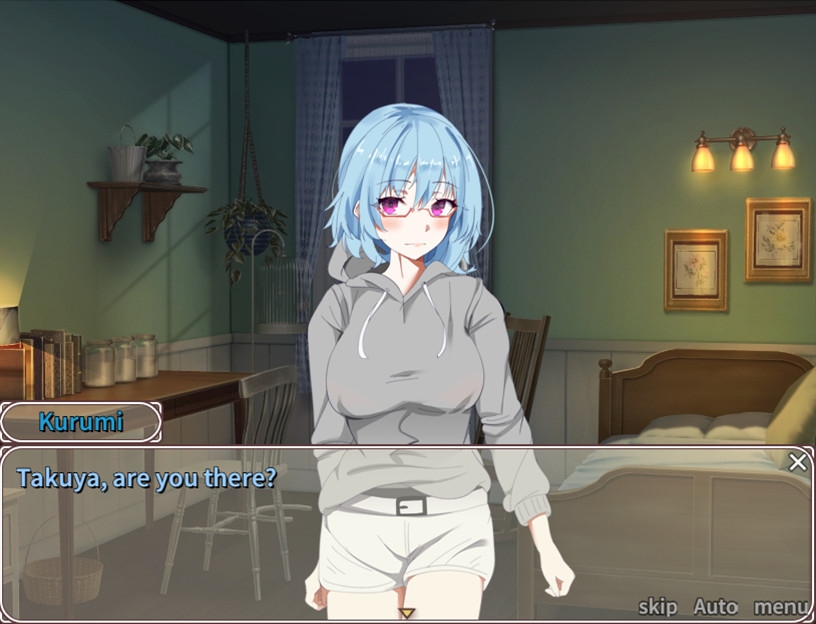Enable Auto dialogue advance
The height and width of the screenshot is (624, 816).
coord(715,606)
